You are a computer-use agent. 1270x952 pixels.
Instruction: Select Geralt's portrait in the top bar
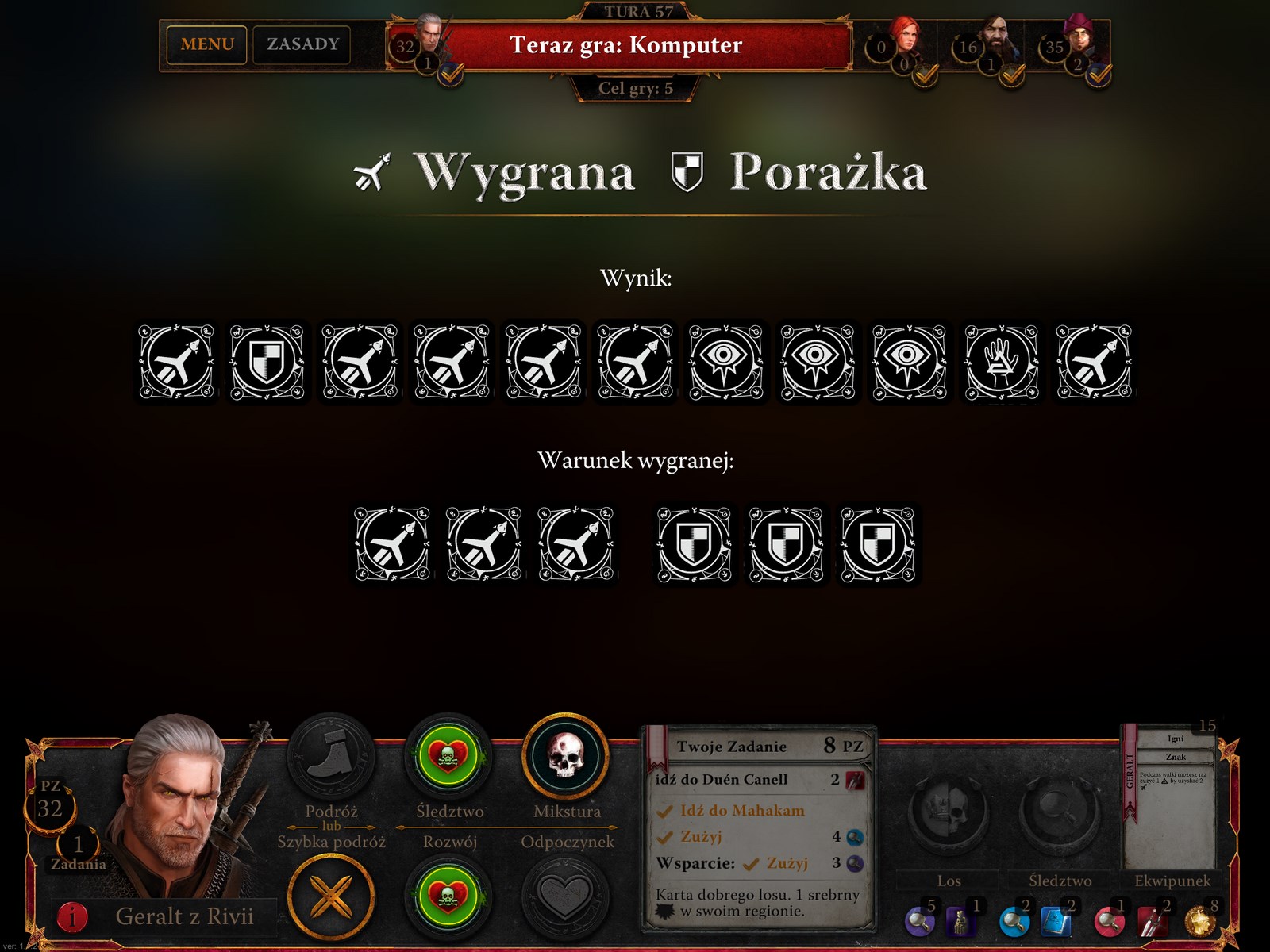[x=431, y=38]
